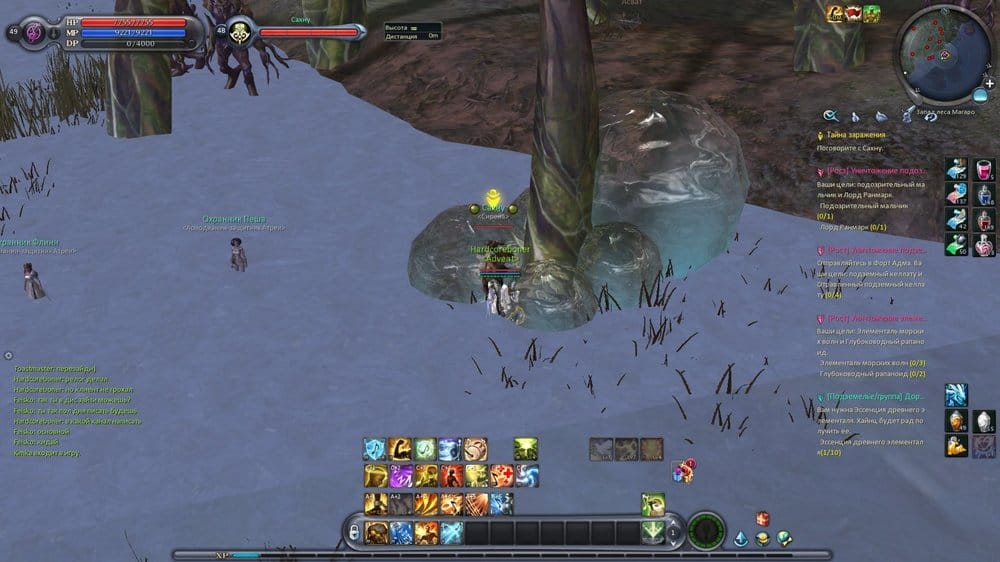Screen dimensions: 1000x562
Task: Cast the red cross healing skill
Action: [x=502, y=476]
